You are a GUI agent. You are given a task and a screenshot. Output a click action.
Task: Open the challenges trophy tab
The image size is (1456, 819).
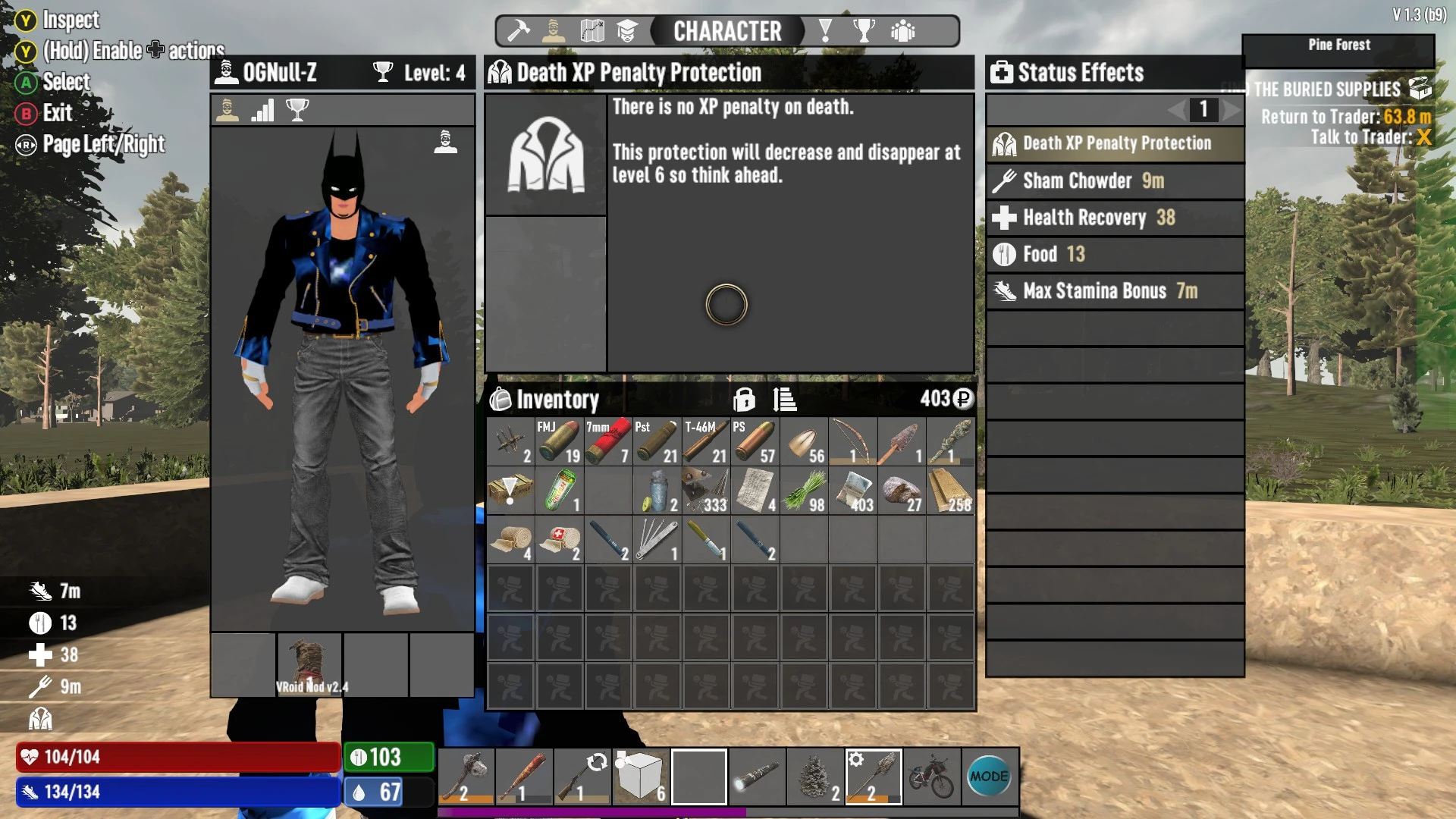864,31
